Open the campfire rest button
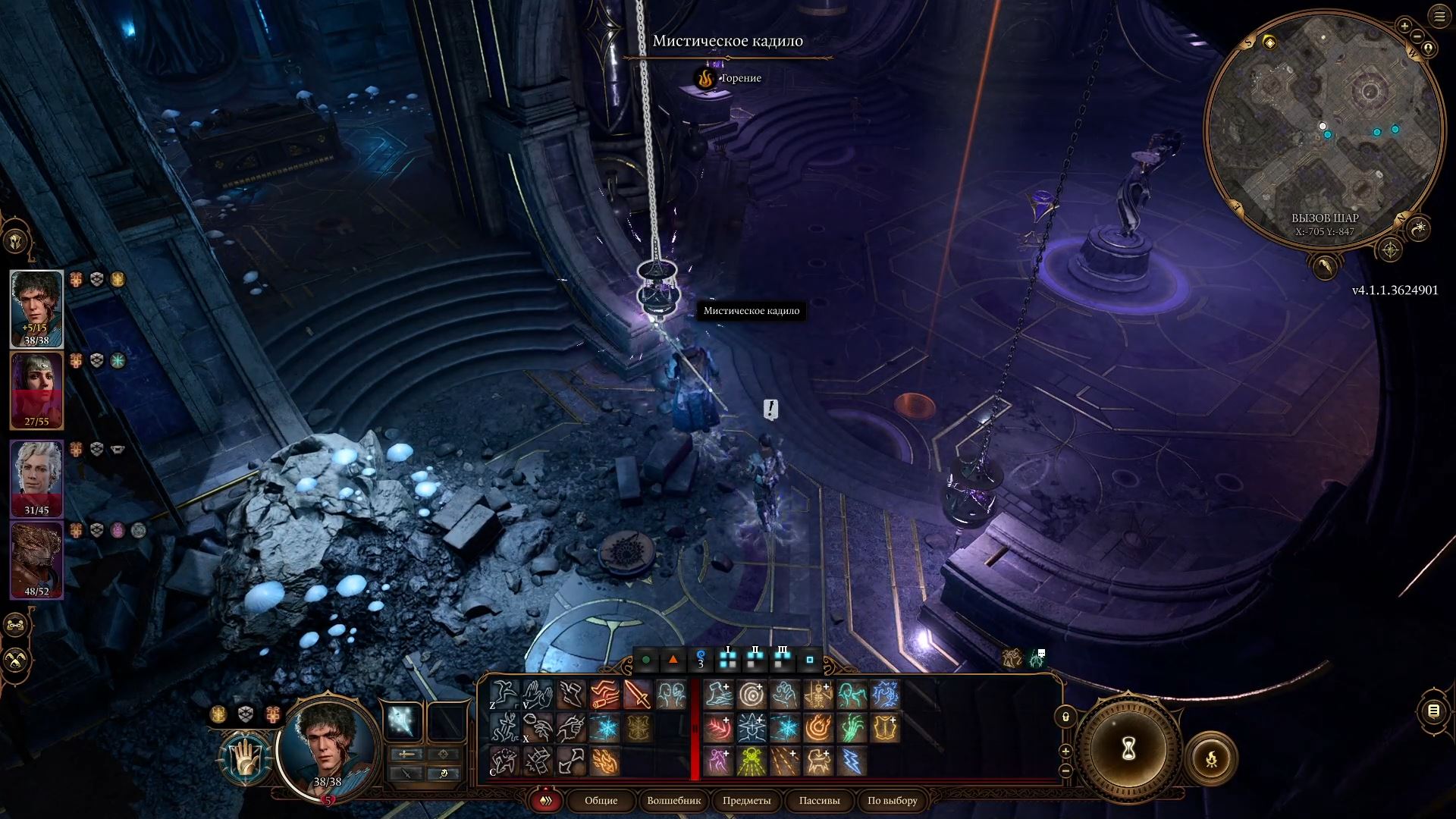The height and width of the screenshot is (819, 1456). pos(1211,758)
